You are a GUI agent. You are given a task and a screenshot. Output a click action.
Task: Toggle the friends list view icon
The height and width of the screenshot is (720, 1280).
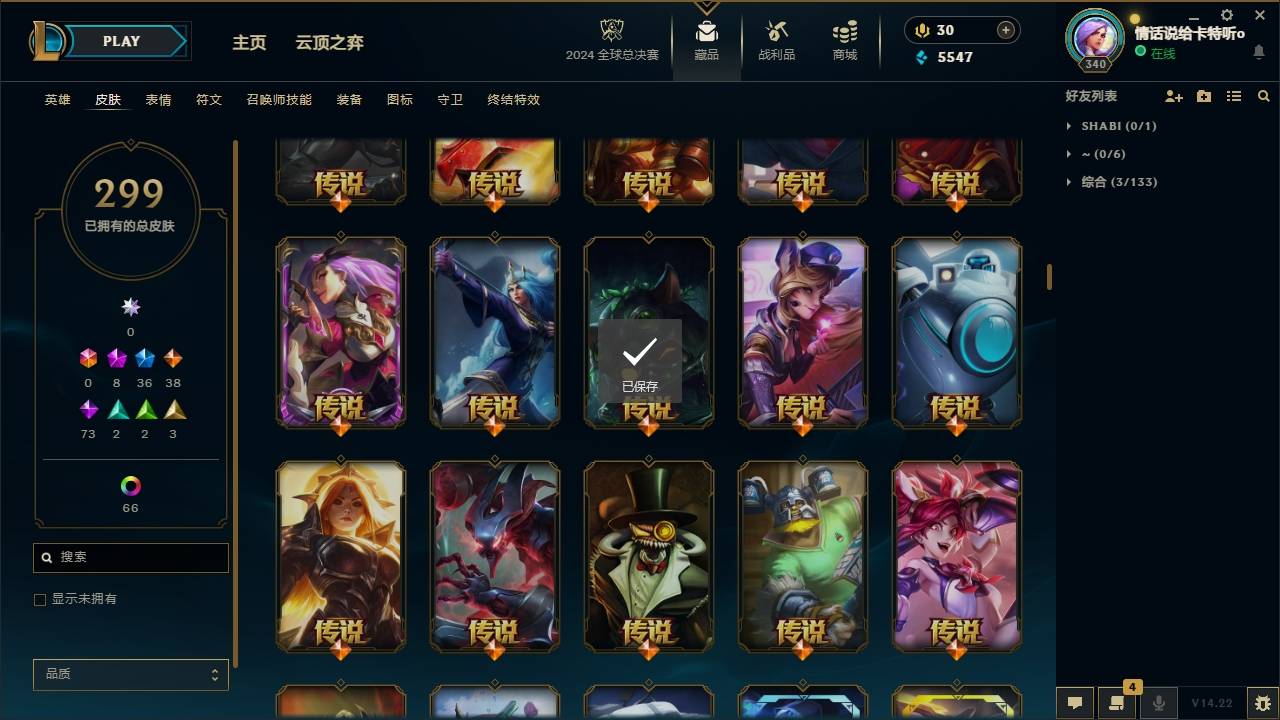(1234, 96)
